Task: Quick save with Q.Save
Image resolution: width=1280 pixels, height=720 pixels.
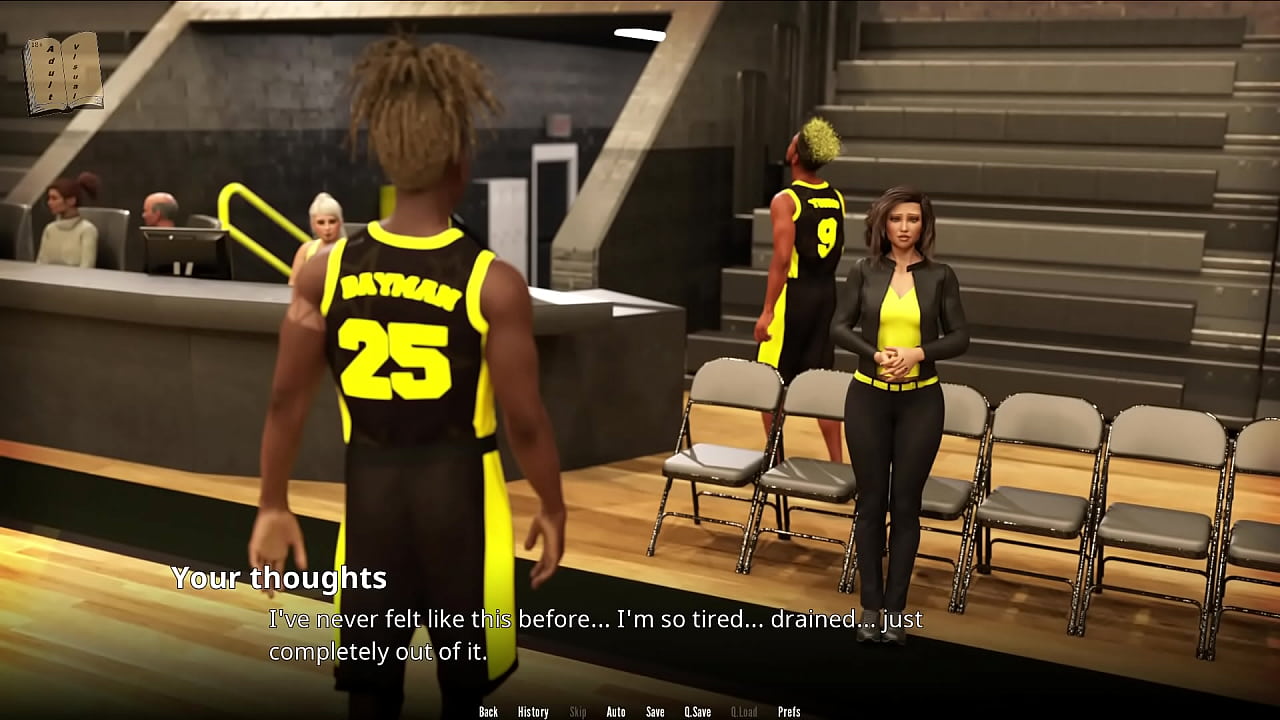Action: (698, 712)
